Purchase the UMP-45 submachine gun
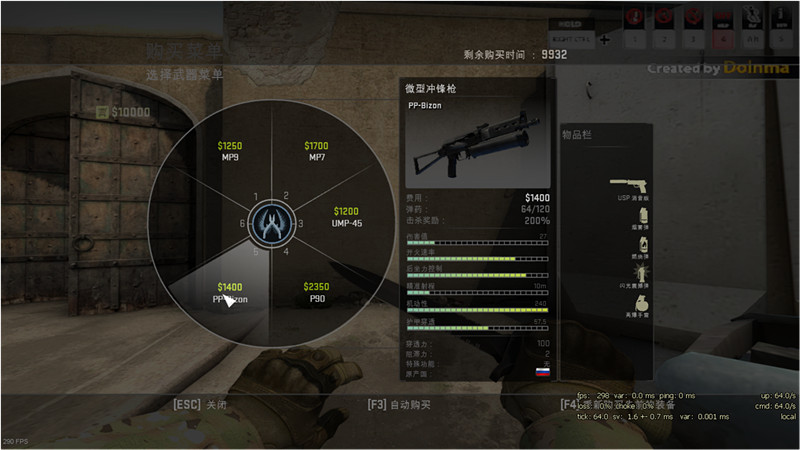This screenshot has width=800, height=450. tap(346, 217)
